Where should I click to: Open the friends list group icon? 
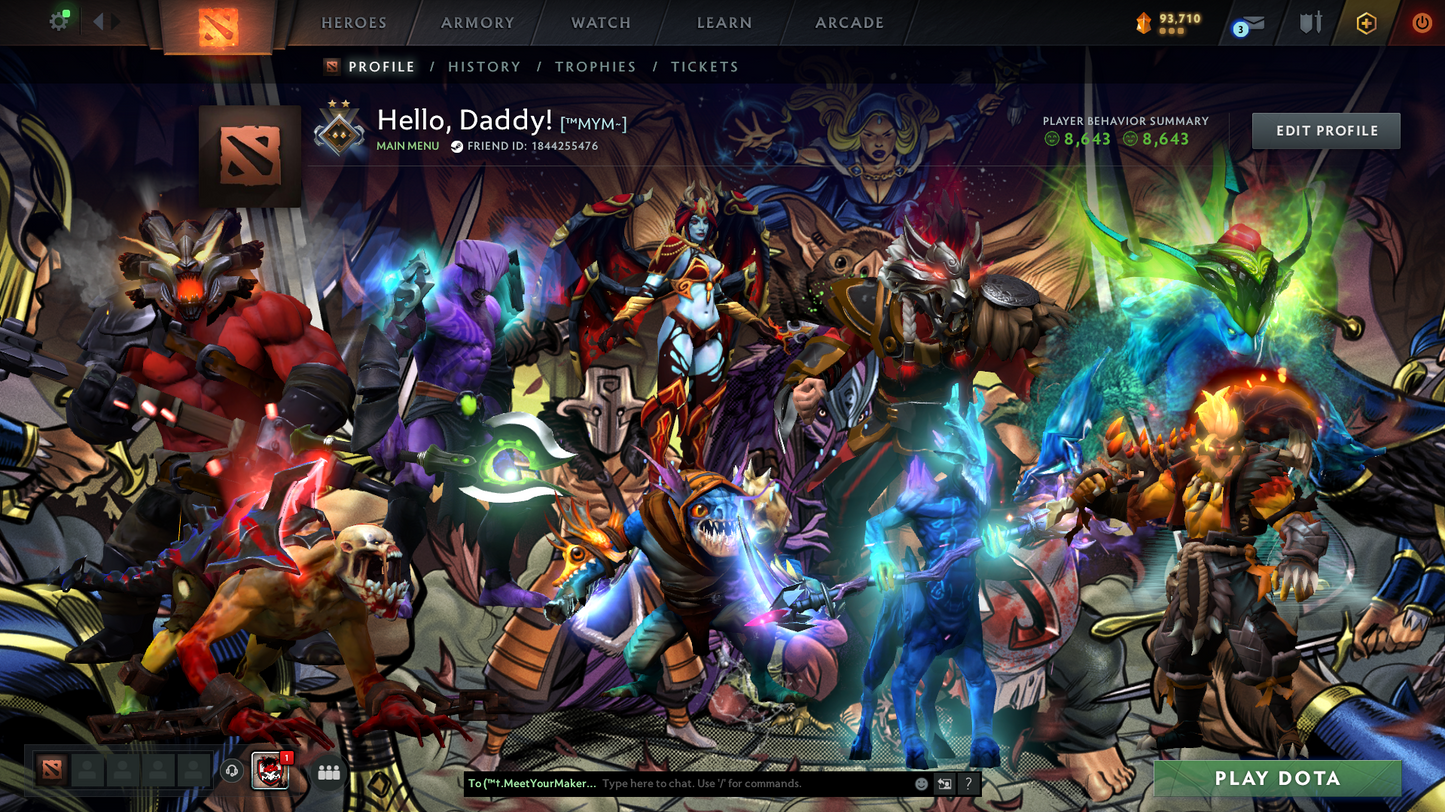[x=328, y=772]
